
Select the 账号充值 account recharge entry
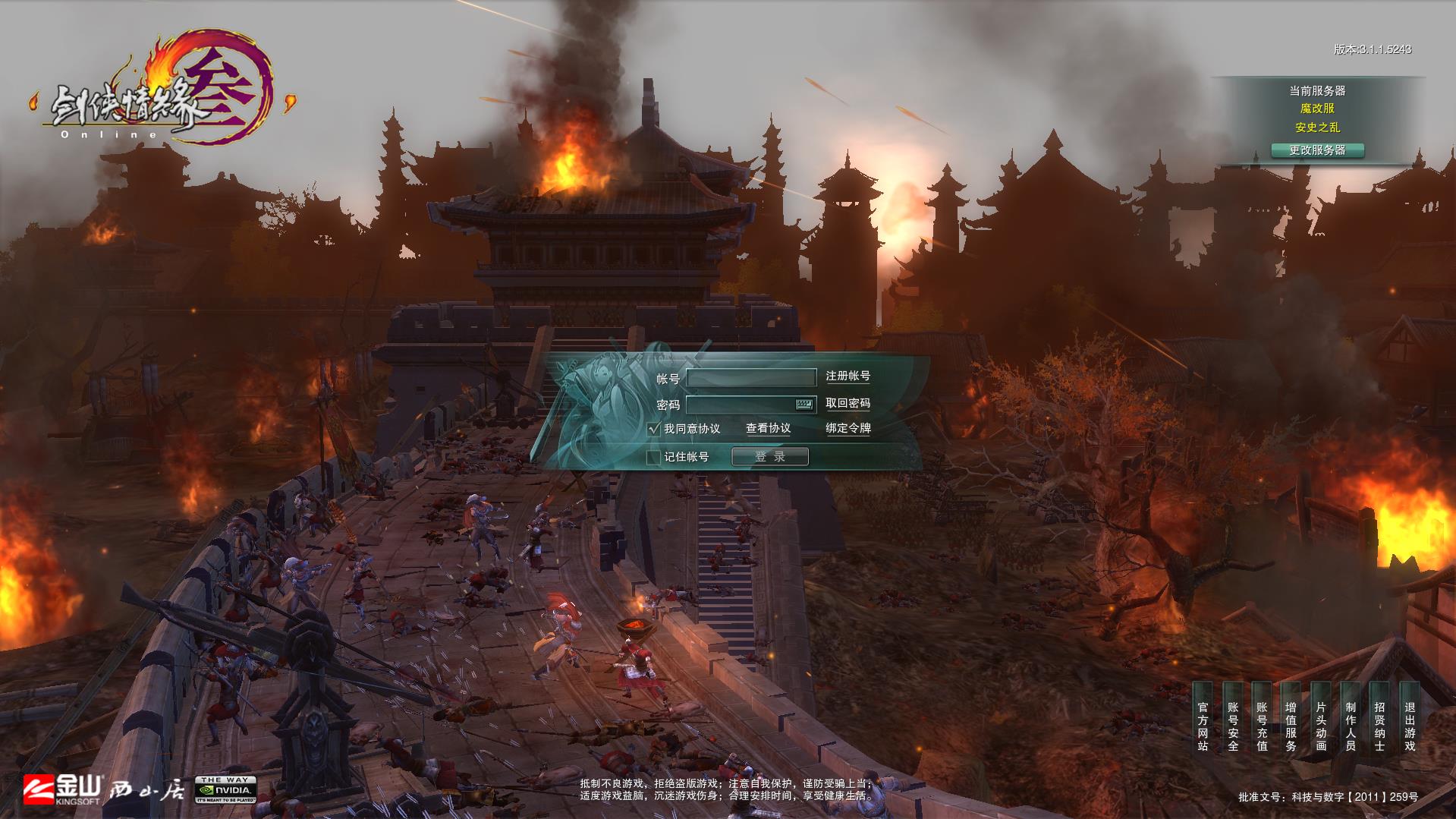click(1262, 726)
